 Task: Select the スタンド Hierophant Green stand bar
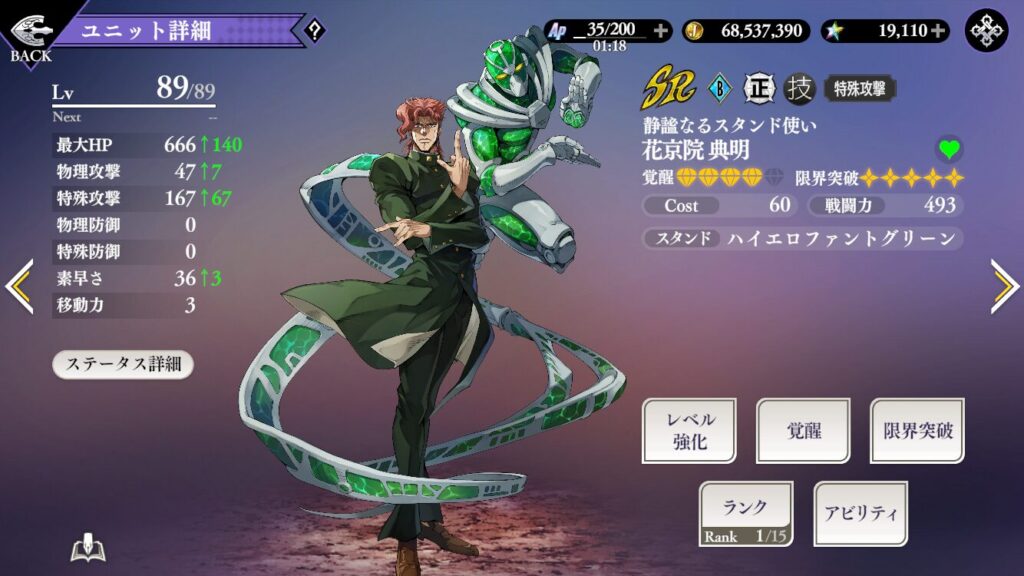(x=803, y=239)
